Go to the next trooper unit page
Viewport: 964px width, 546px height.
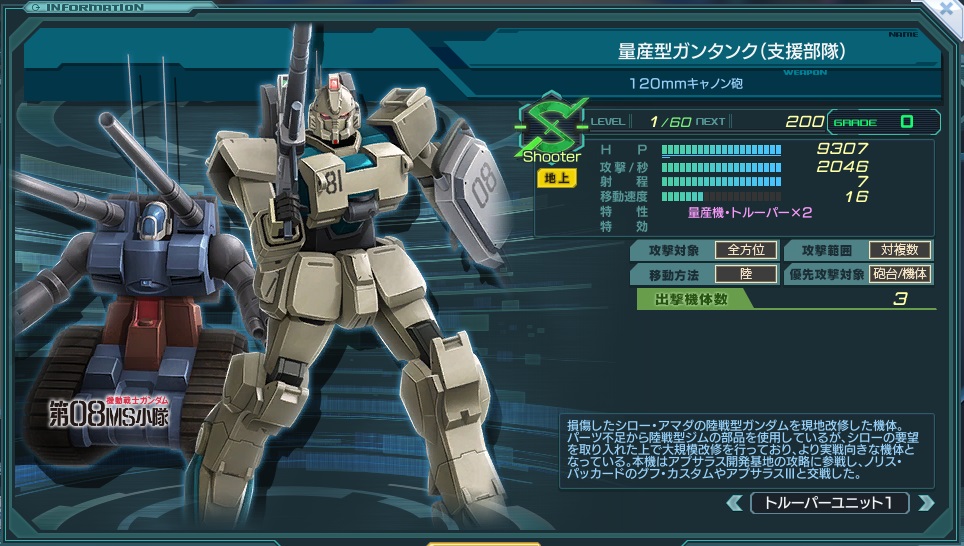pos(925,502)
